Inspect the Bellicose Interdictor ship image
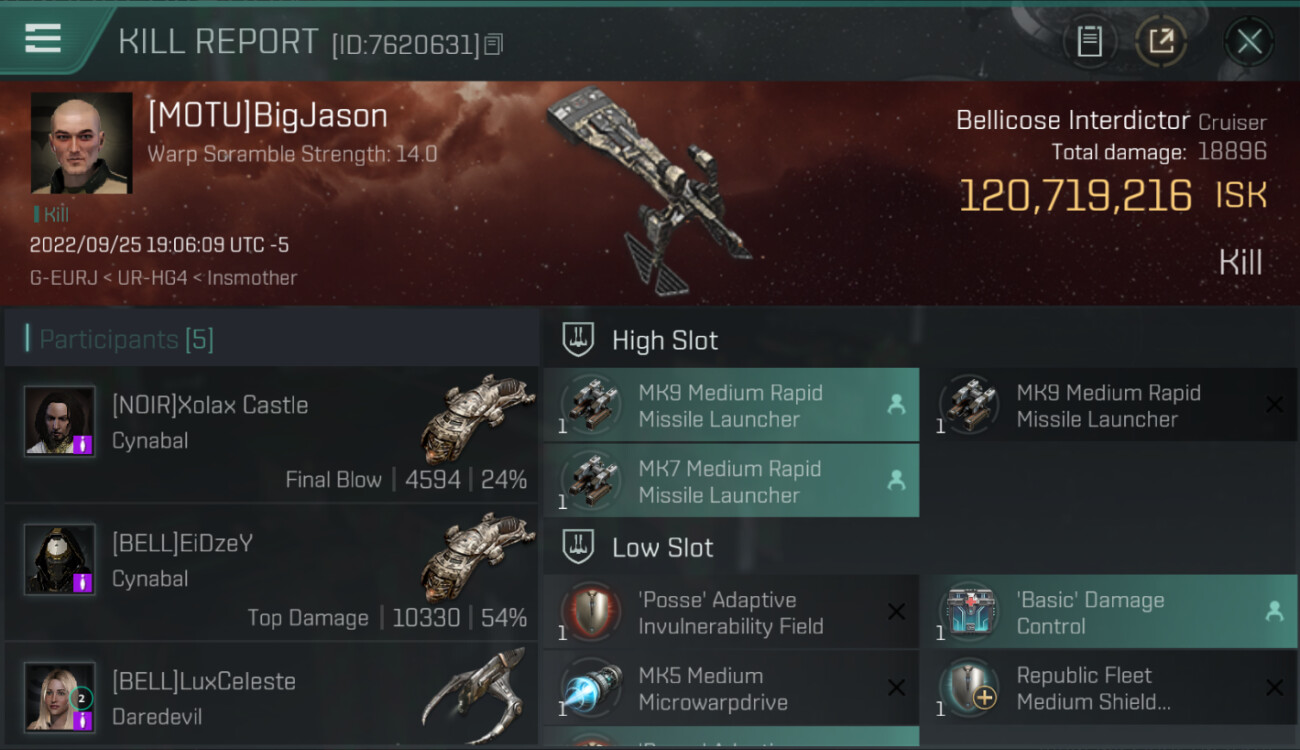This screenshot has width=1300, height=750. 652,190
